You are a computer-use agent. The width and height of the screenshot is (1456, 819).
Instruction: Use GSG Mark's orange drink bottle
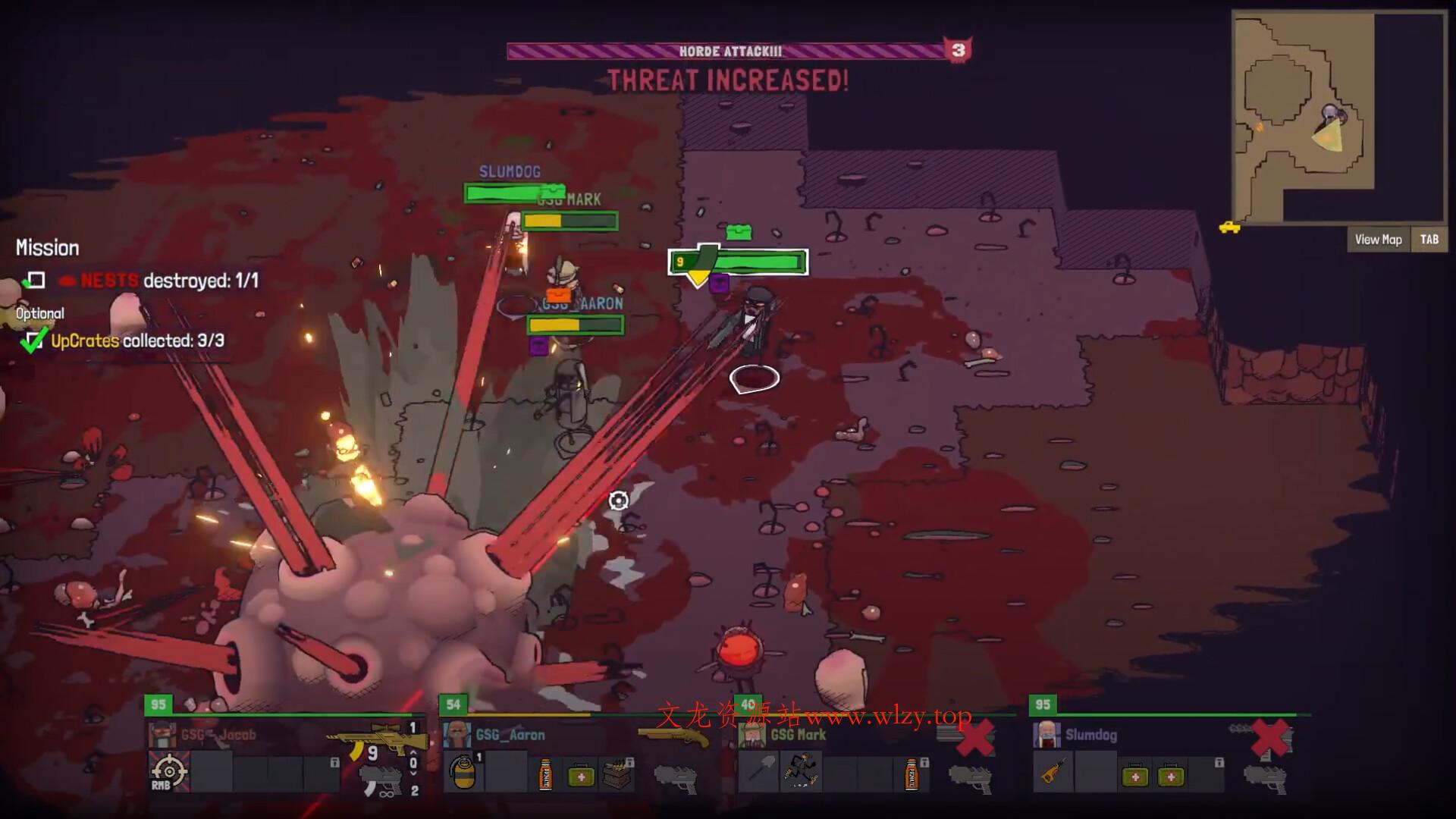[911, 775]
